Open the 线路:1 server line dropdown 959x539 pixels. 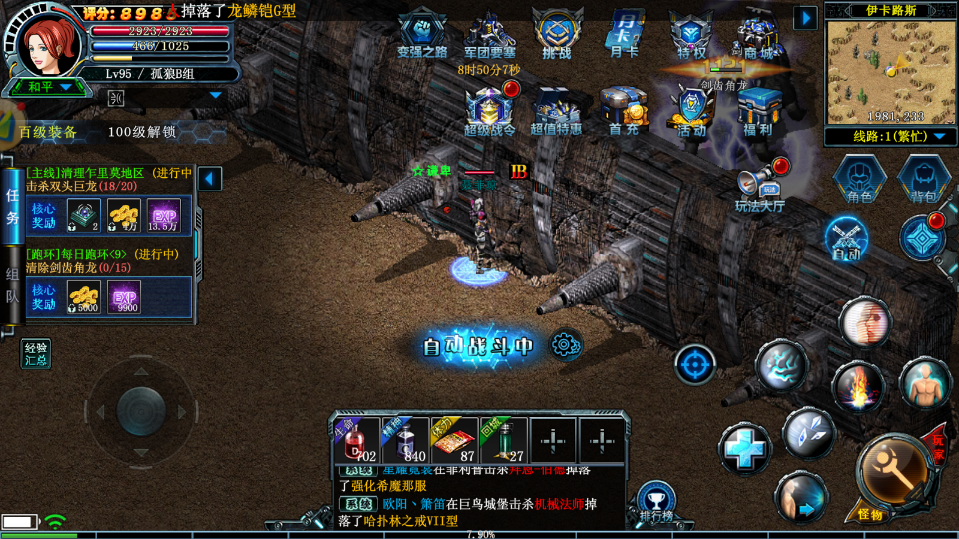(x=889, y=136)
